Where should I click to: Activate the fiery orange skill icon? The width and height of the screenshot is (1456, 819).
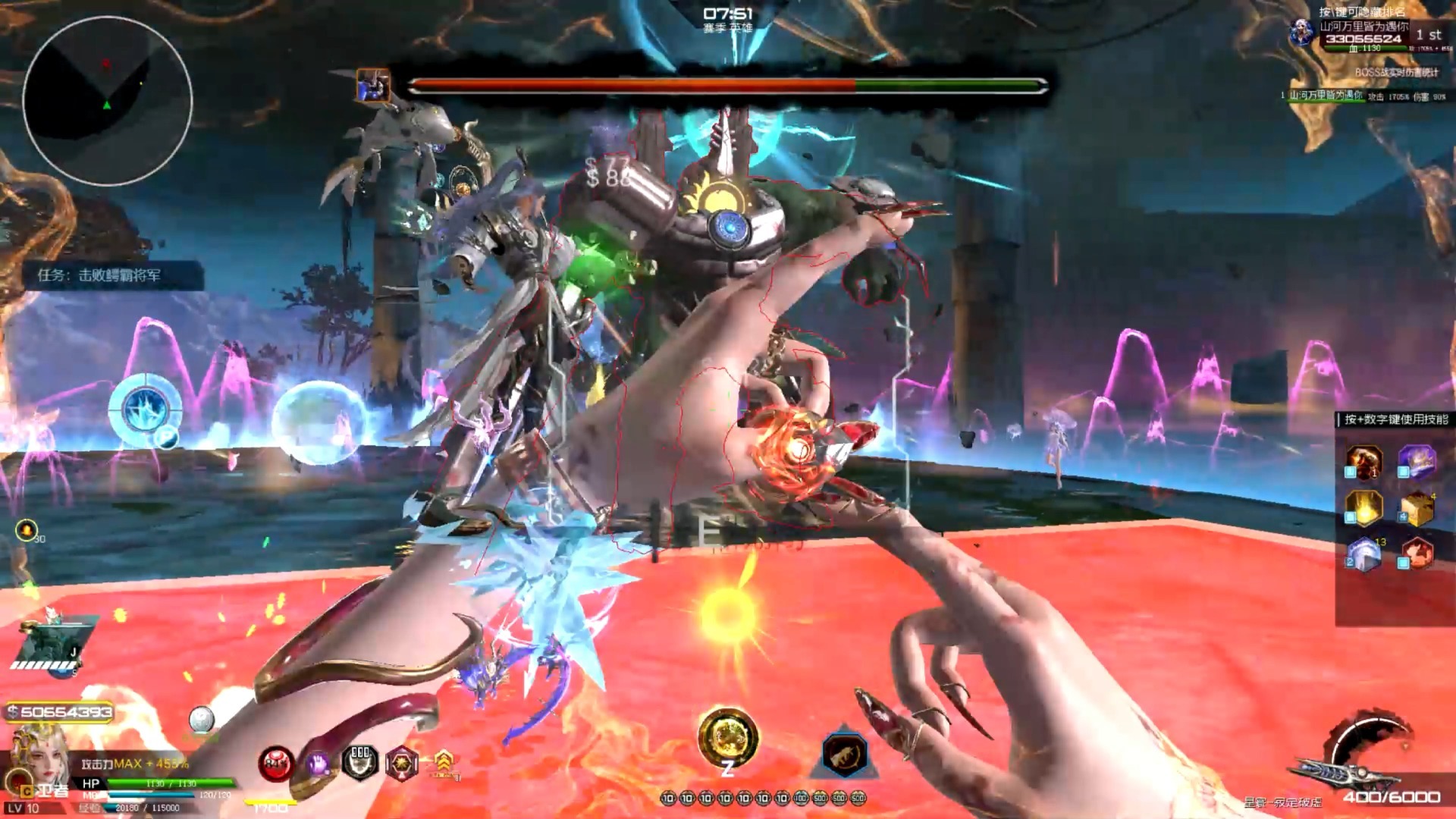[1364, 460]
